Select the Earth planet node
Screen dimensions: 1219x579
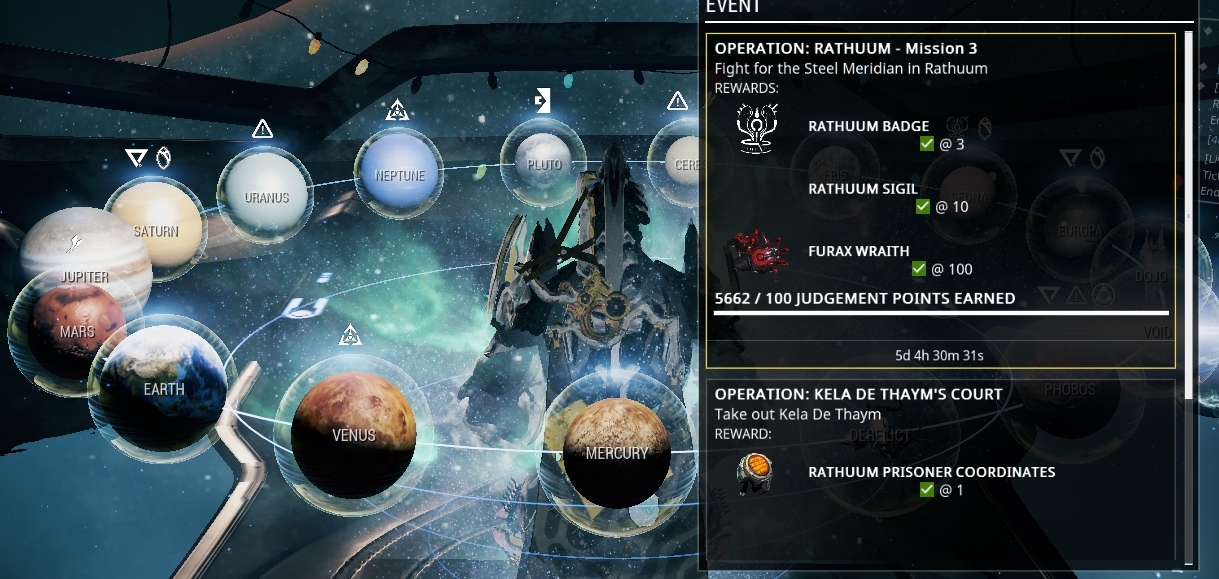coord(164,389)
